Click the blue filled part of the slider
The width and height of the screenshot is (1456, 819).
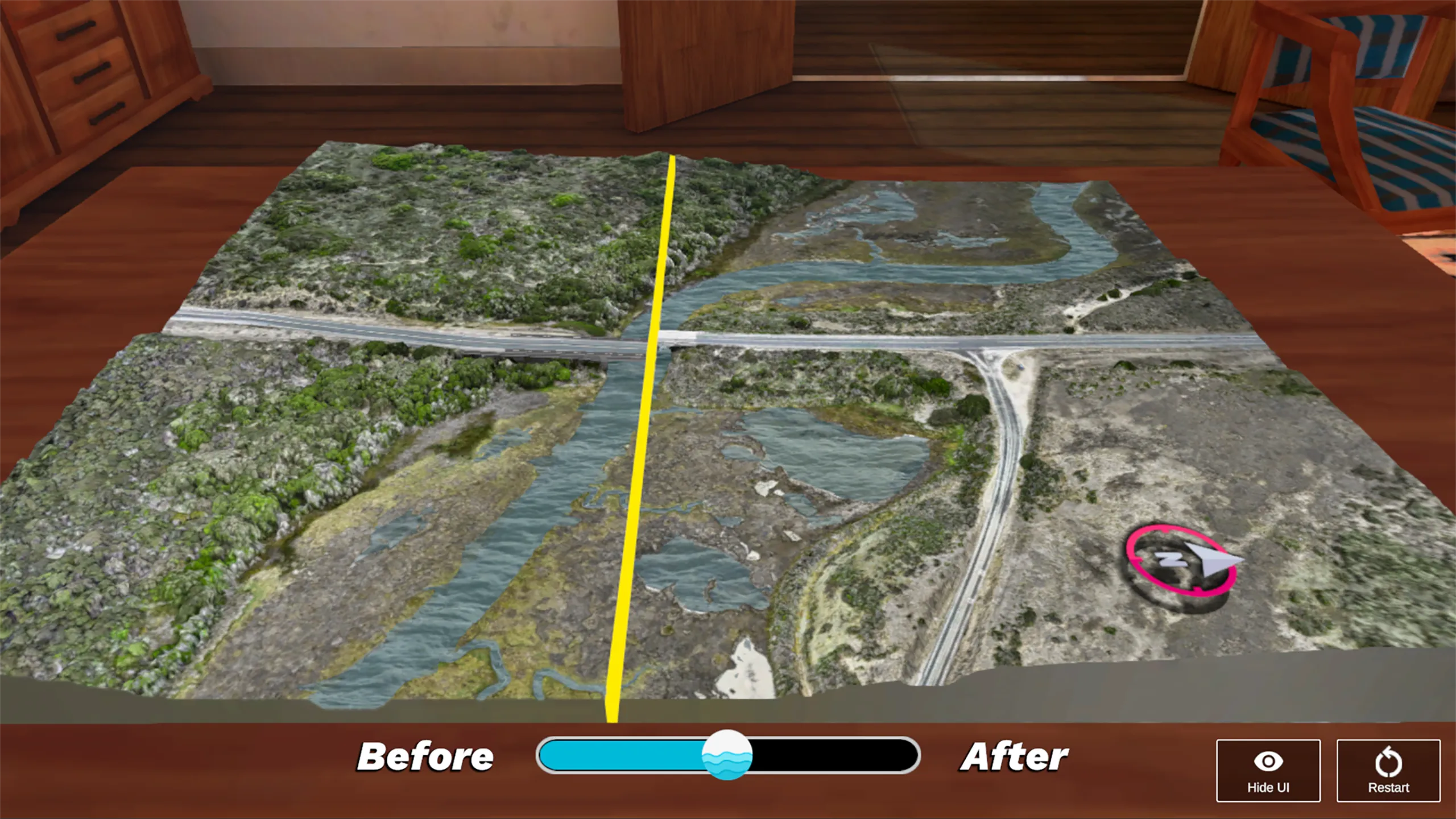pyautogui.click(x=620, y=755)
